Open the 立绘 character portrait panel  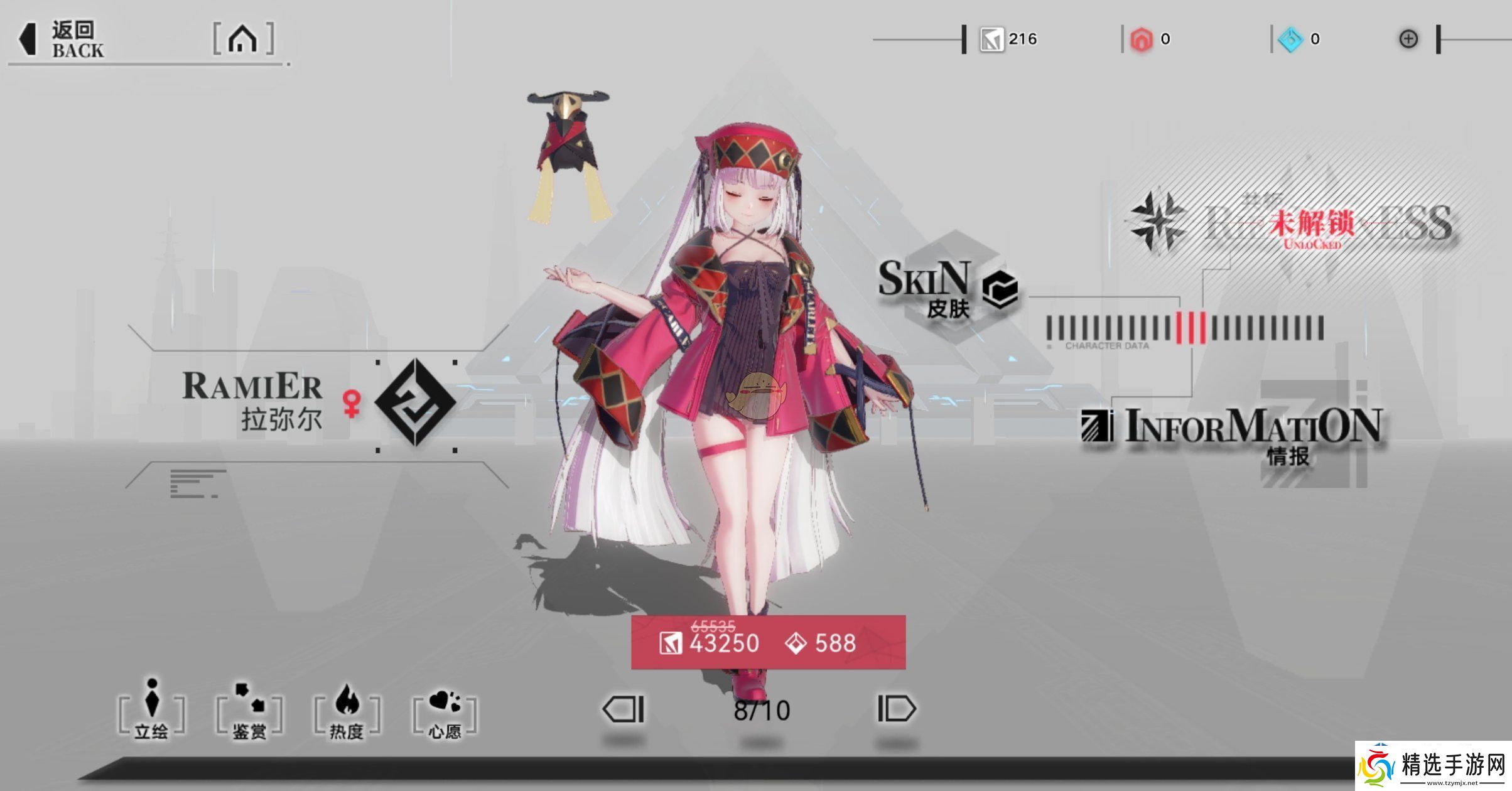click(151, 709)
